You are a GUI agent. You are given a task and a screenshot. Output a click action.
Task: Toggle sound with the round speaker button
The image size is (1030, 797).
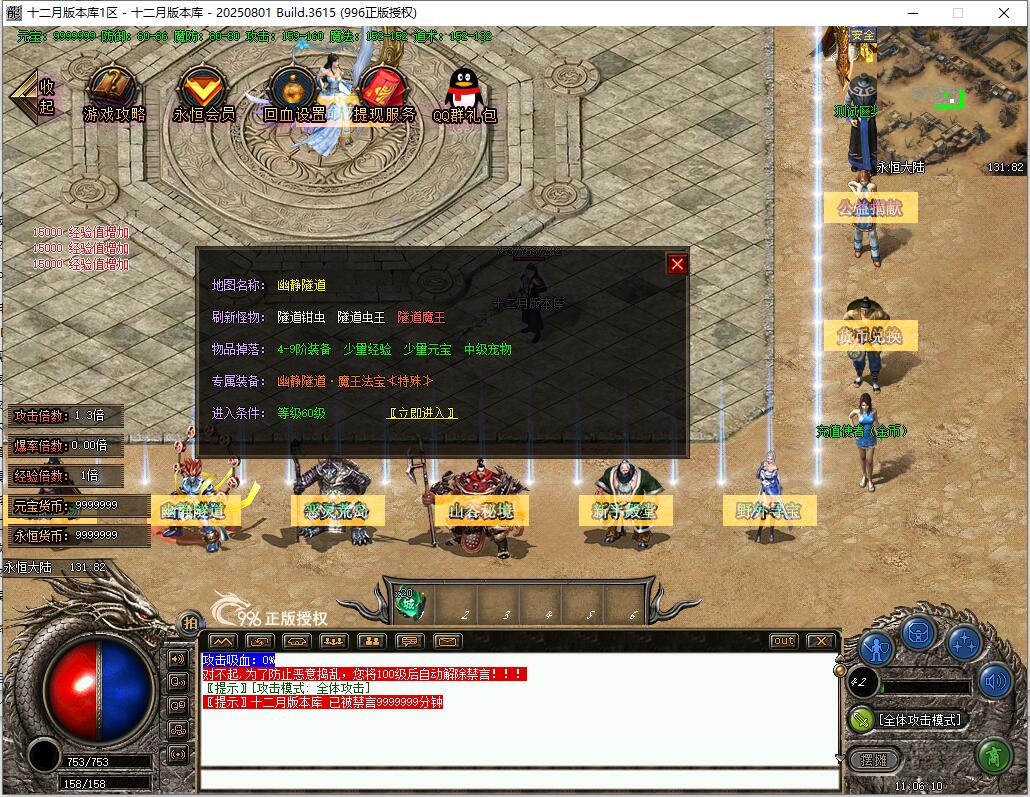pyautogui.click(x=994, y=682)
